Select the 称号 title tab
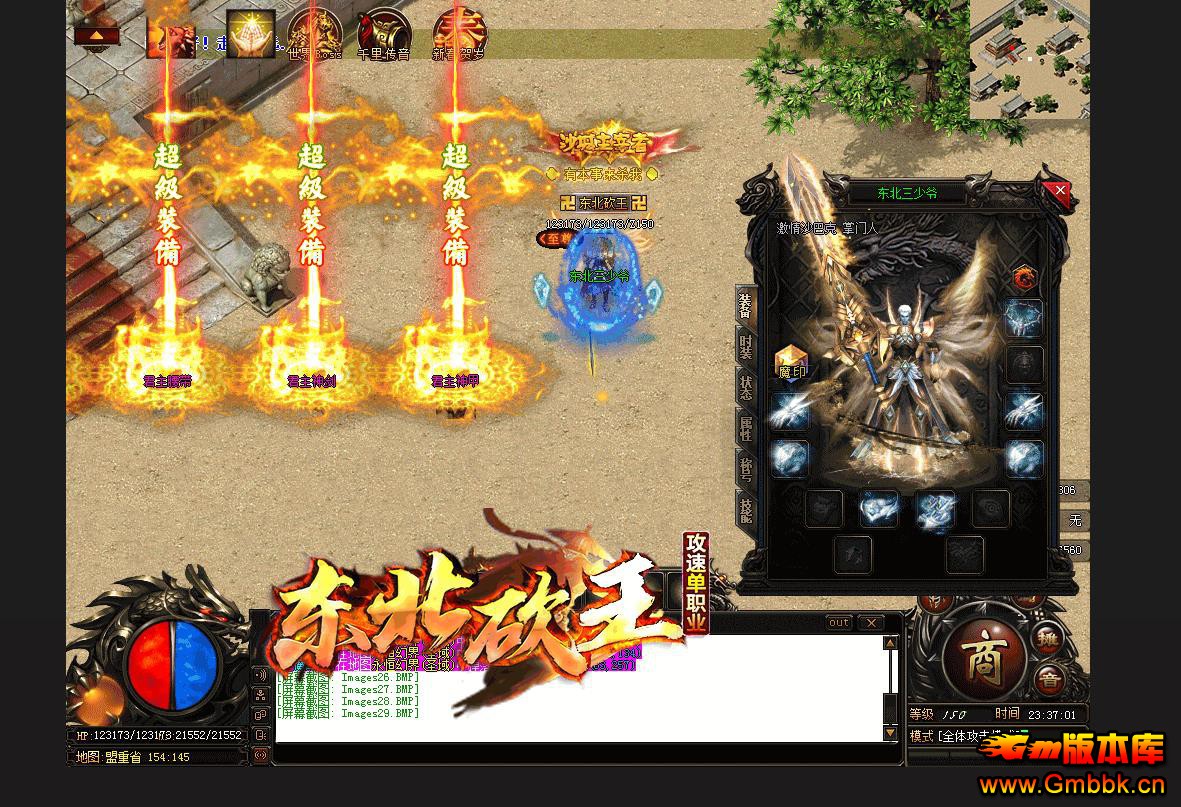This screenshot has height=807, width=1181. point(746,468)
